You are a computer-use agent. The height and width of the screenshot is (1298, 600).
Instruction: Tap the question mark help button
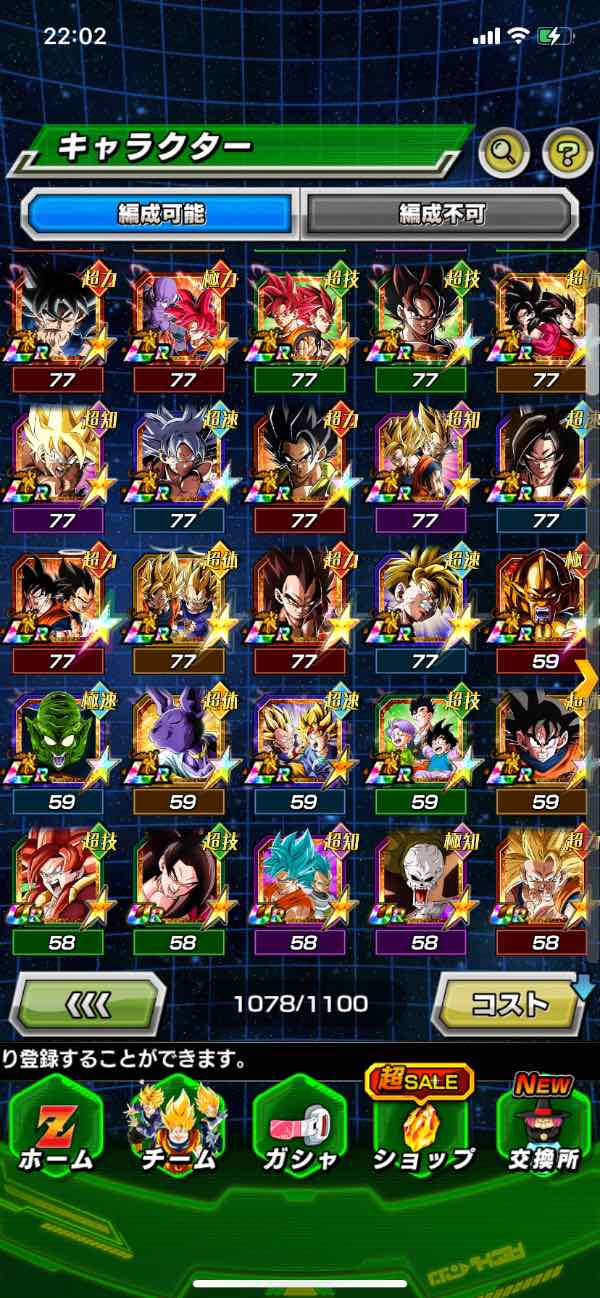(567, 152)
